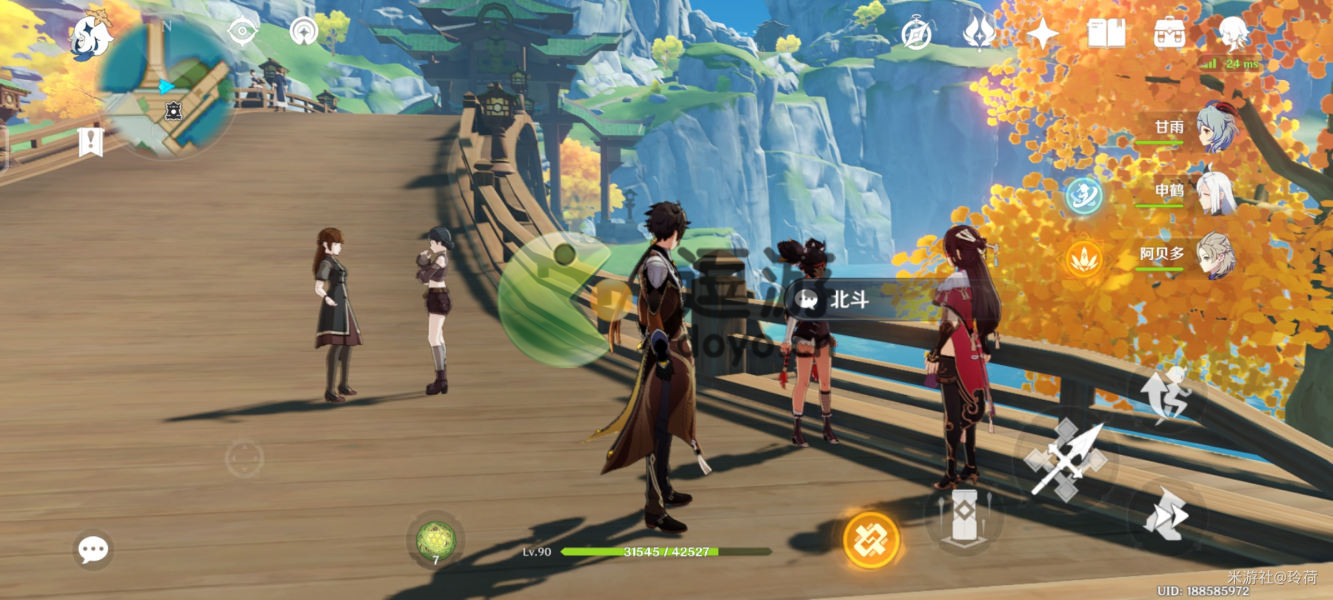Open the events compass icon
Viewport: 1333px width, 600px height.
(x=916, y=33)
